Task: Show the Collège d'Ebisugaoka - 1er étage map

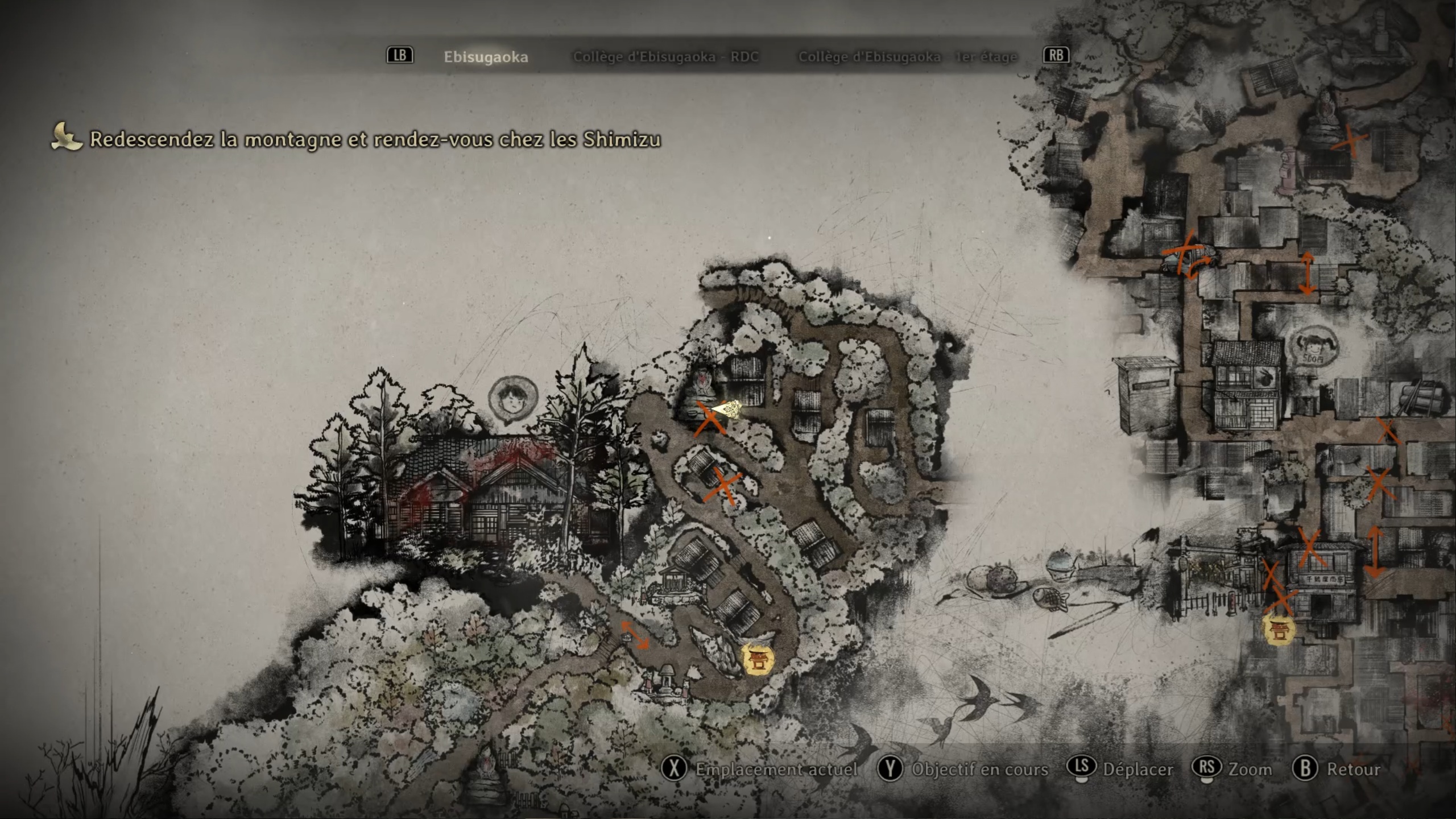Action: pyautogui.click(x=908, y=57)
